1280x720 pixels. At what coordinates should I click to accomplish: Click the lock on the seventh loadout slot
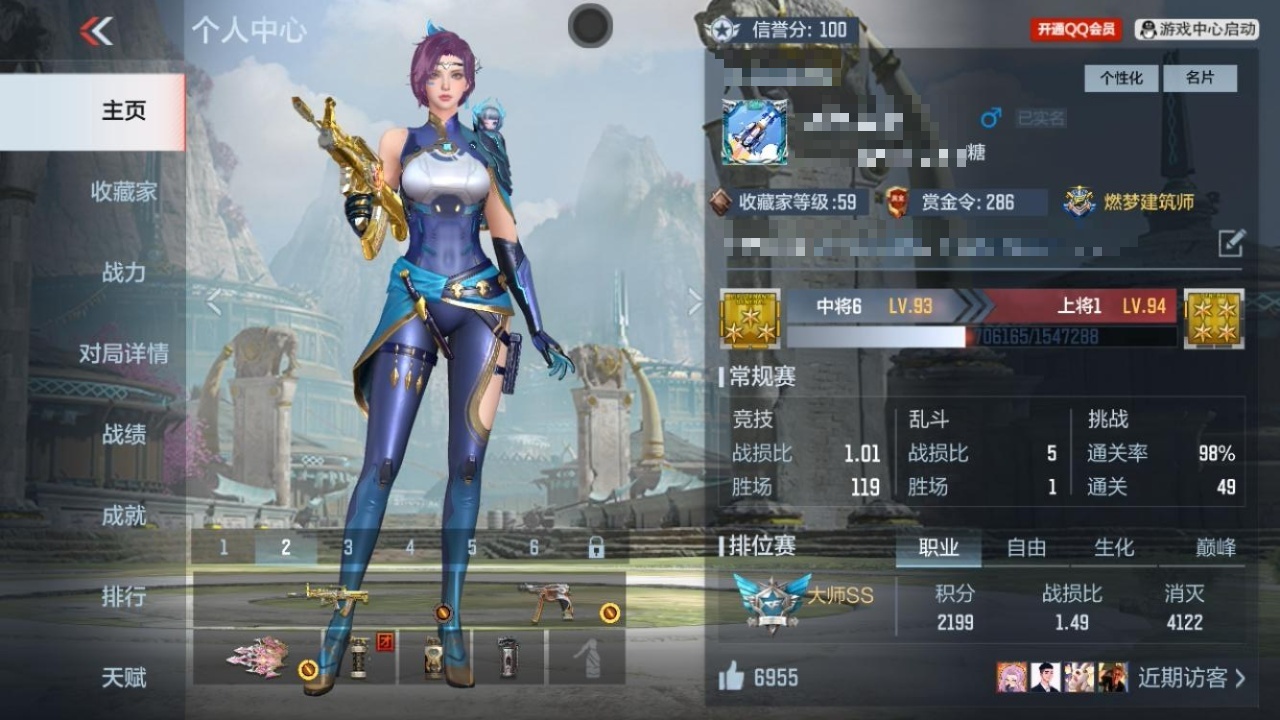point(598,547)
